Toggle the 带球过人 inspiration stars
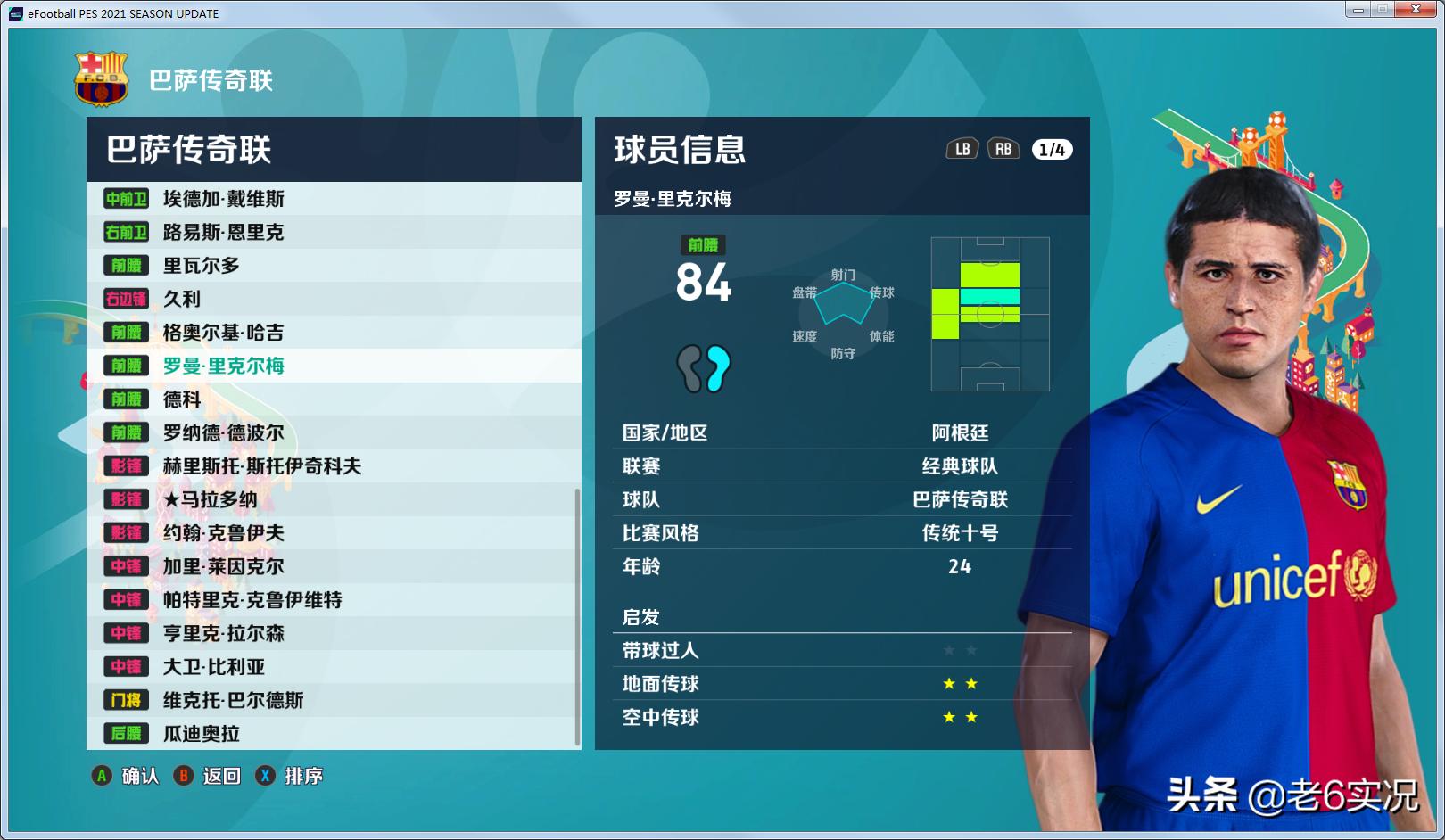This screenshot has width=1445, height=840. pyautogui.click(x=959, y=650)
